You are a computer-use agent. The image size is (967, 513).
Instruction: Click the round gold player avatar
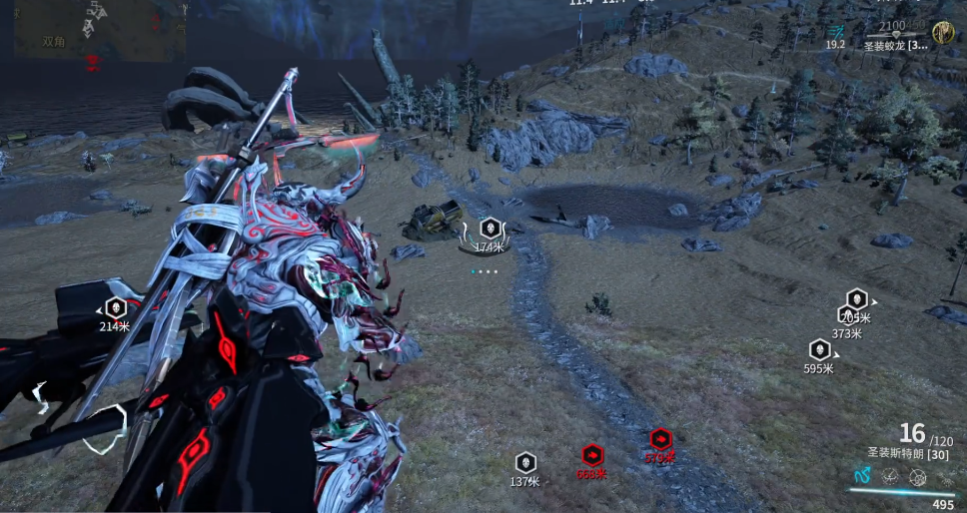click(942, 33)
